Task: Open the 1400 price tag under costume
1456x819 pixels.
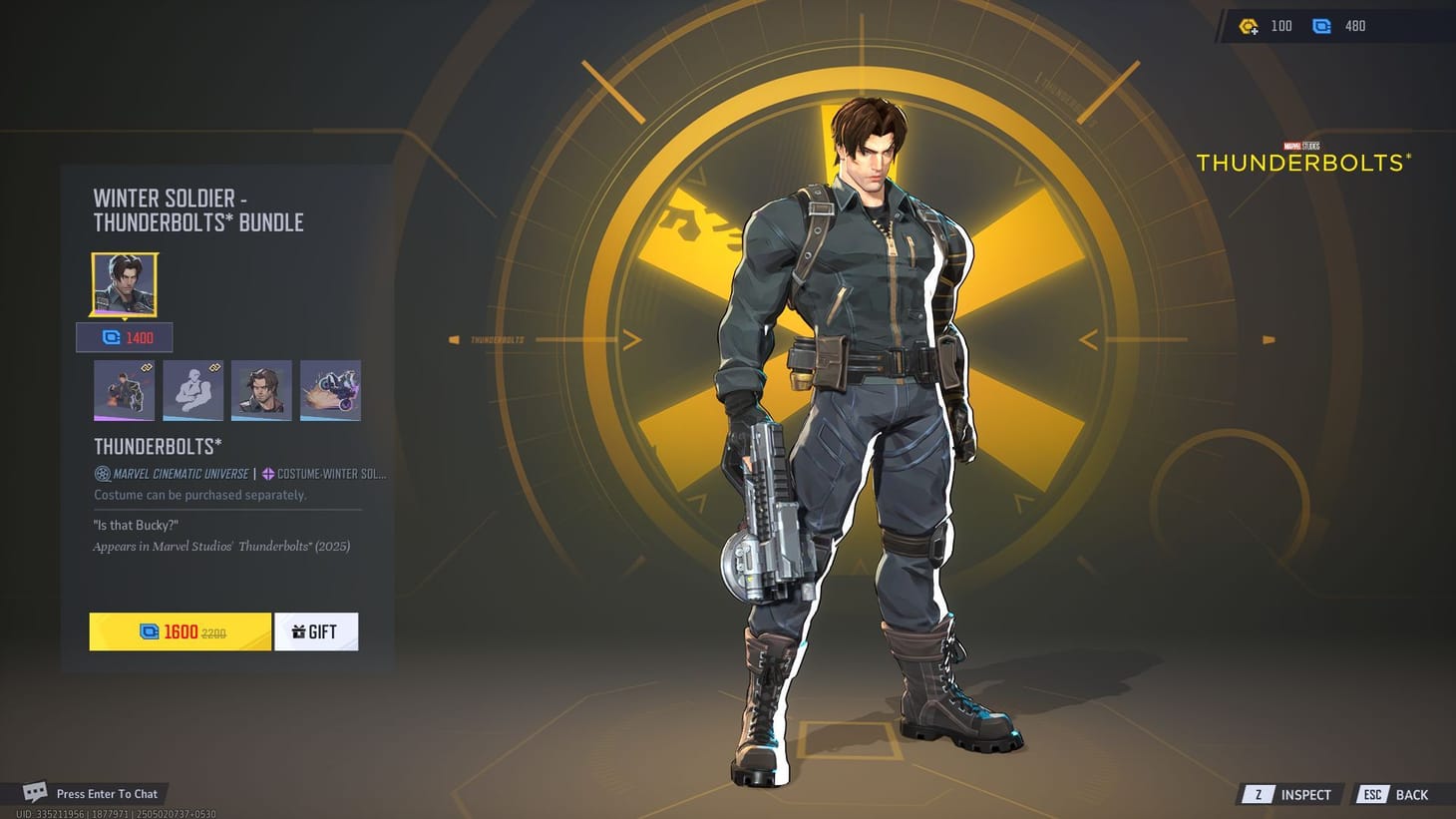Action: (124, 337)
